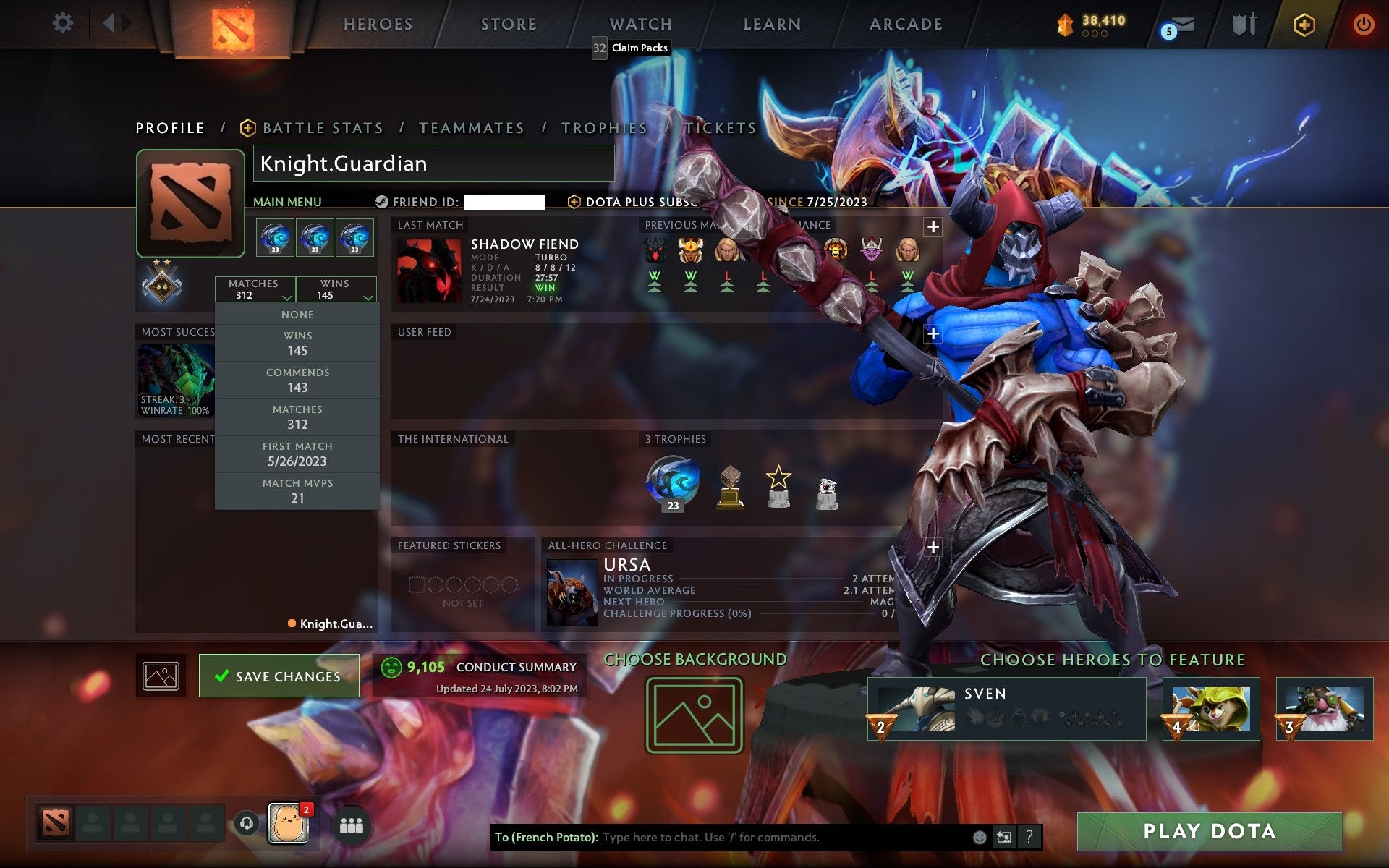This screenshot has height=868, width=1389.
Task: Toggle the voice chat headset icon
Action: point(246,823)
